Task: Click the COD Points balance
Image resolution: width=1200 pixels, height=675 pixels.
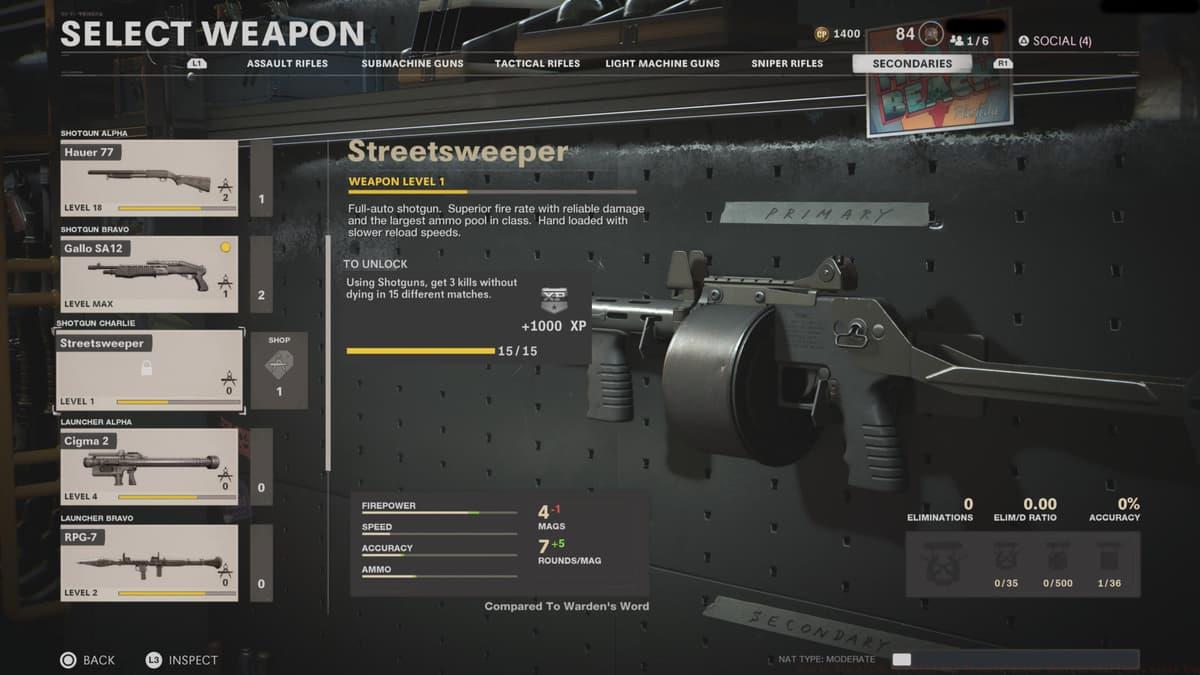Action: tap(838, 34)
